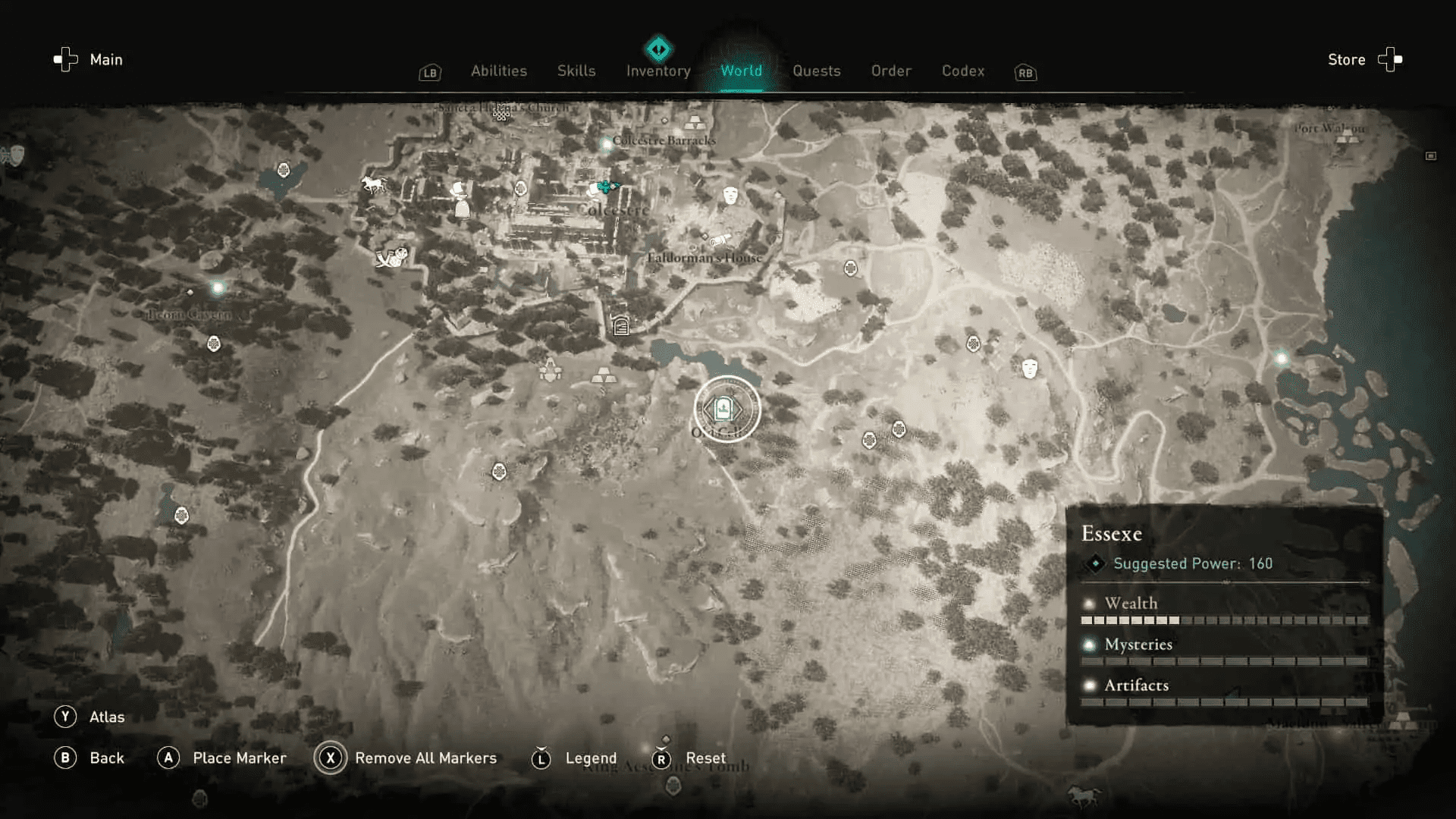The height and width of the screenshot is (819, 1456).
Task: Open the selected tombstone marker at Old Celt
Action: point(724,409)
